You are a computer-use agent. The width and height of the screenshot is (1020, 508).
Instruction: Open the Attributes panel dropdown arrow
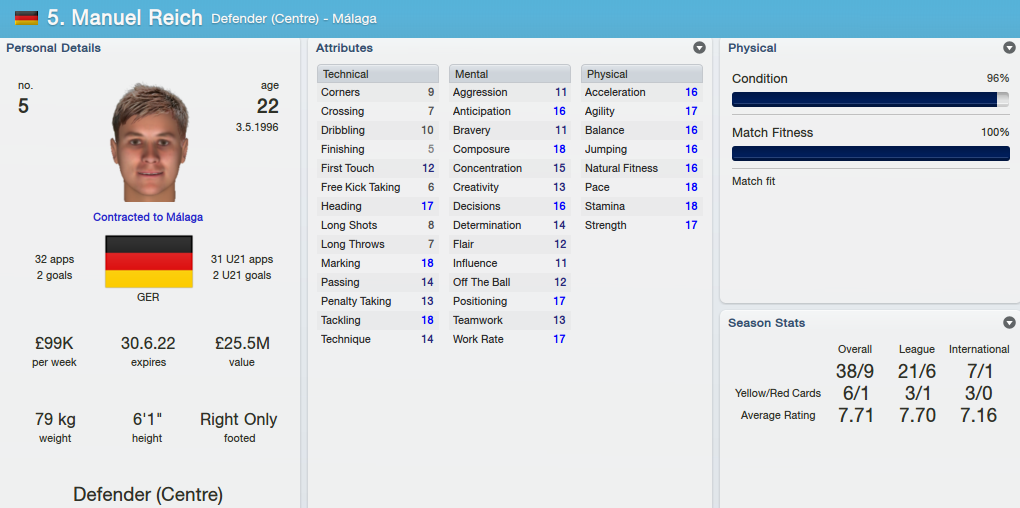[x=699, y=48]
